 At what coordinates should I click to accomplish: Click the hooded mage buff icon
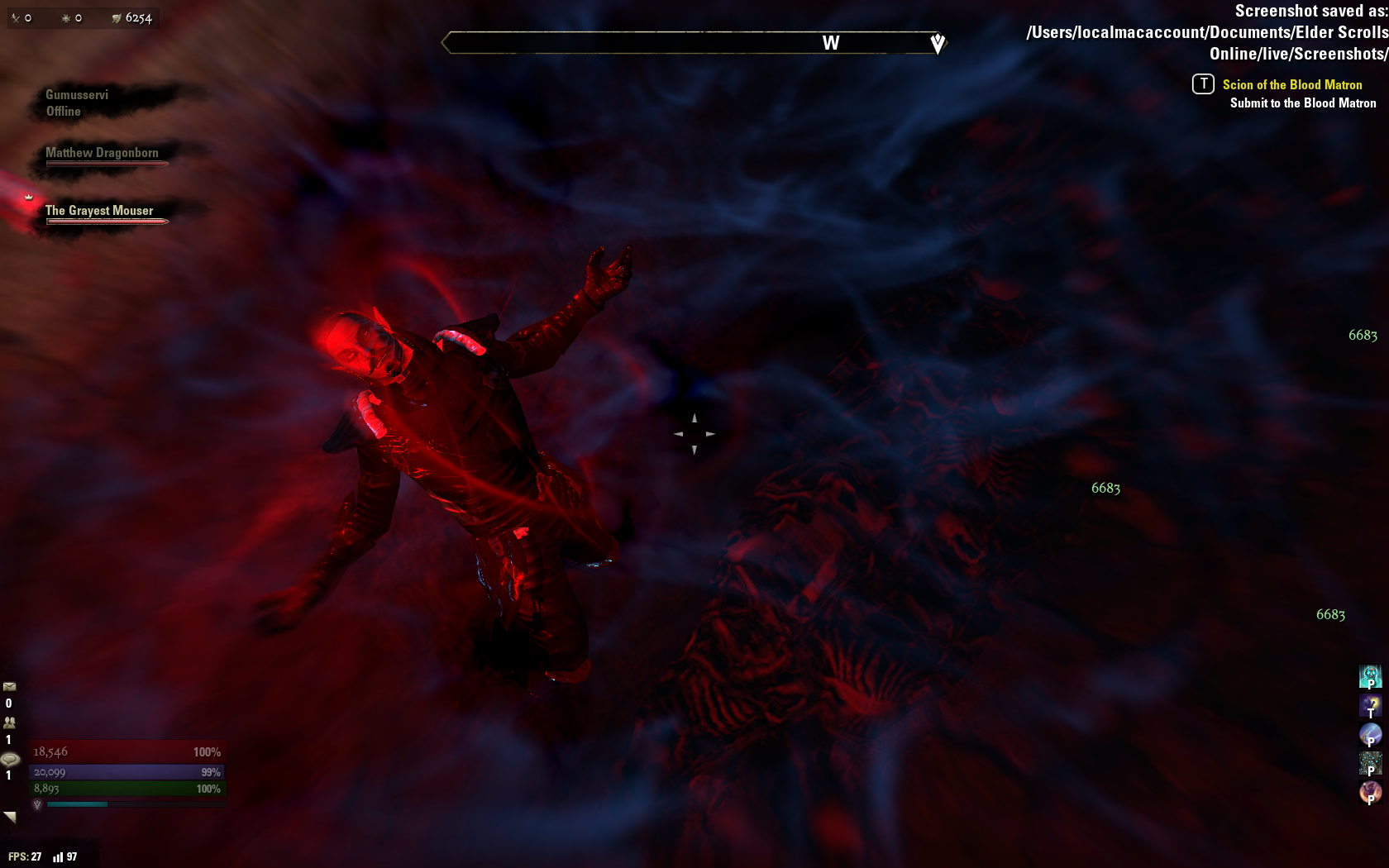1370,705
